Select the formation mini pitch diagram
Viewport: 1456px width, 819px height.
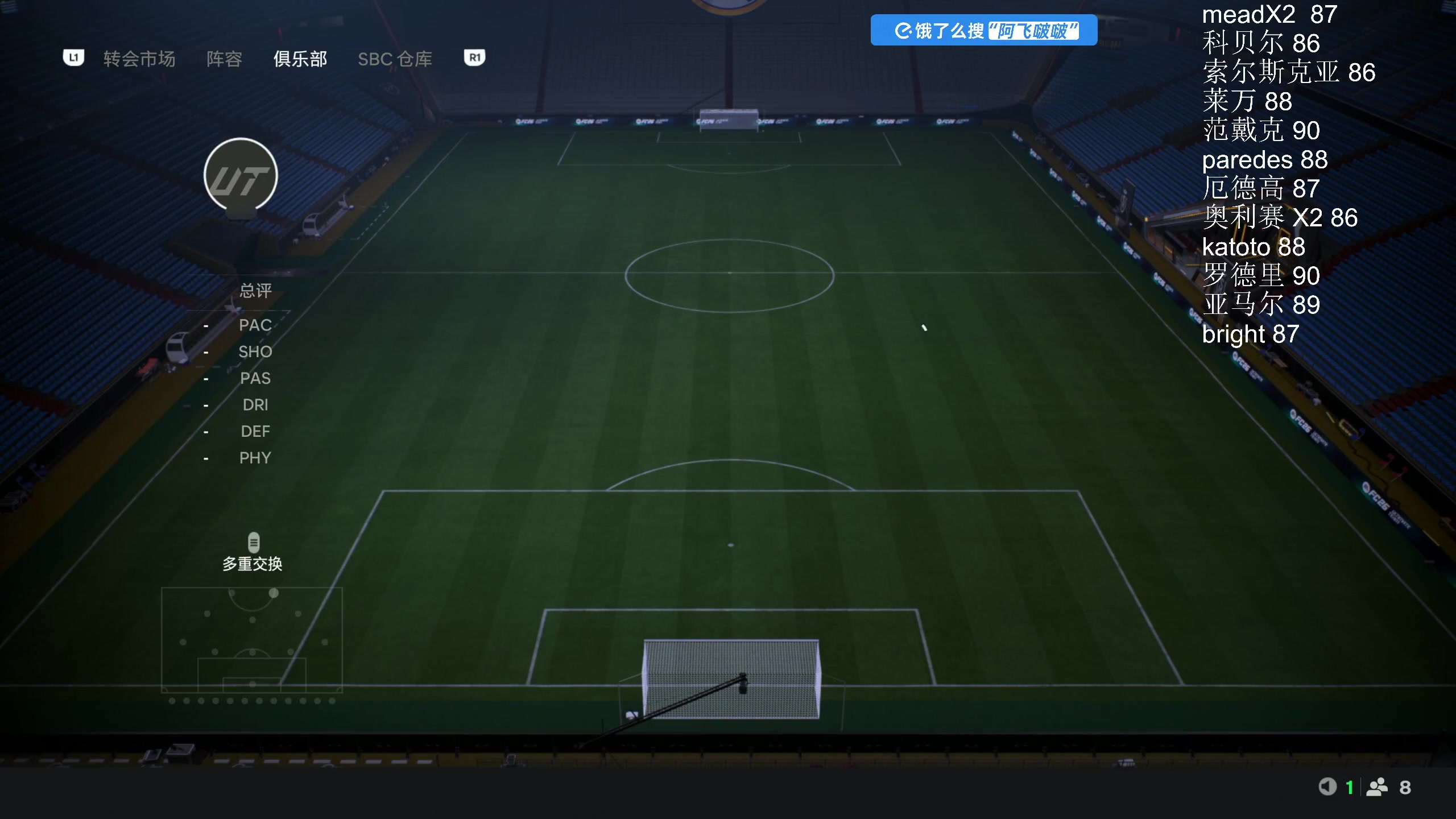click(x=251, y=639)
